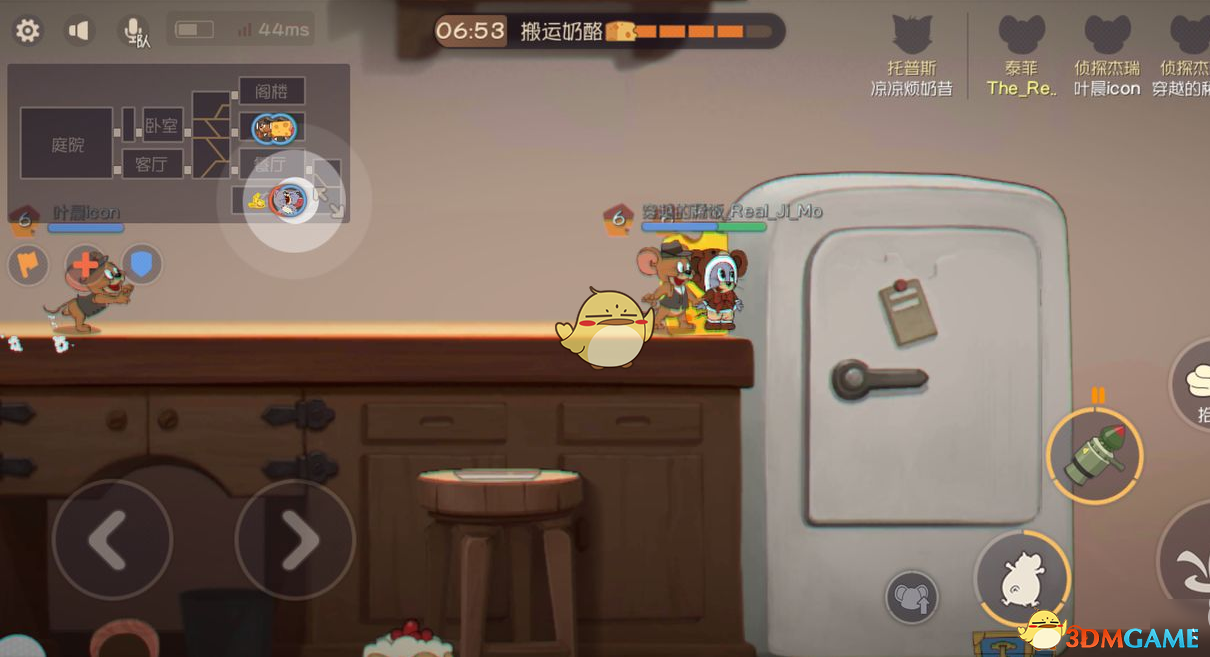Viewport: 1210px width, 657px height.
Task: Select the 卧室 room on the minimap
Action: click(x=162, y=126)
